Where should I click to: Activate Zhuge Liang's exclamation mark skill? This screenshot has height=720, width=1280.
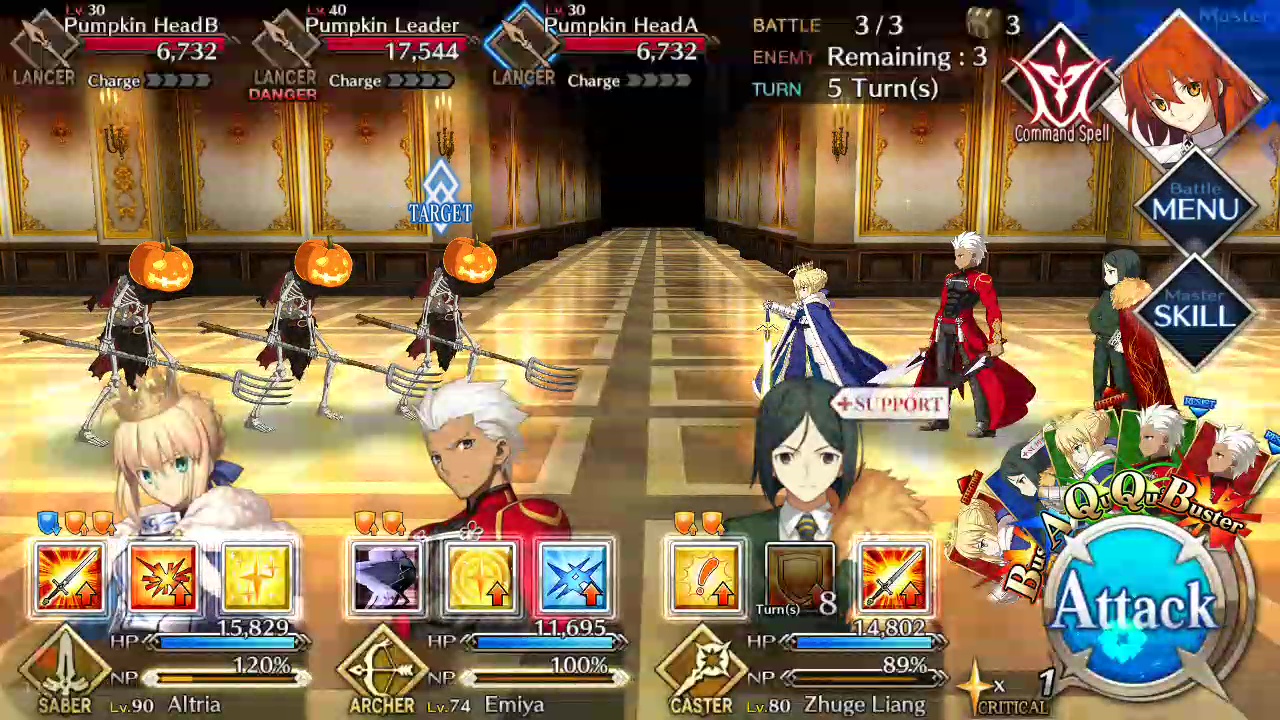pyautogui.click(x=705, y=578)
